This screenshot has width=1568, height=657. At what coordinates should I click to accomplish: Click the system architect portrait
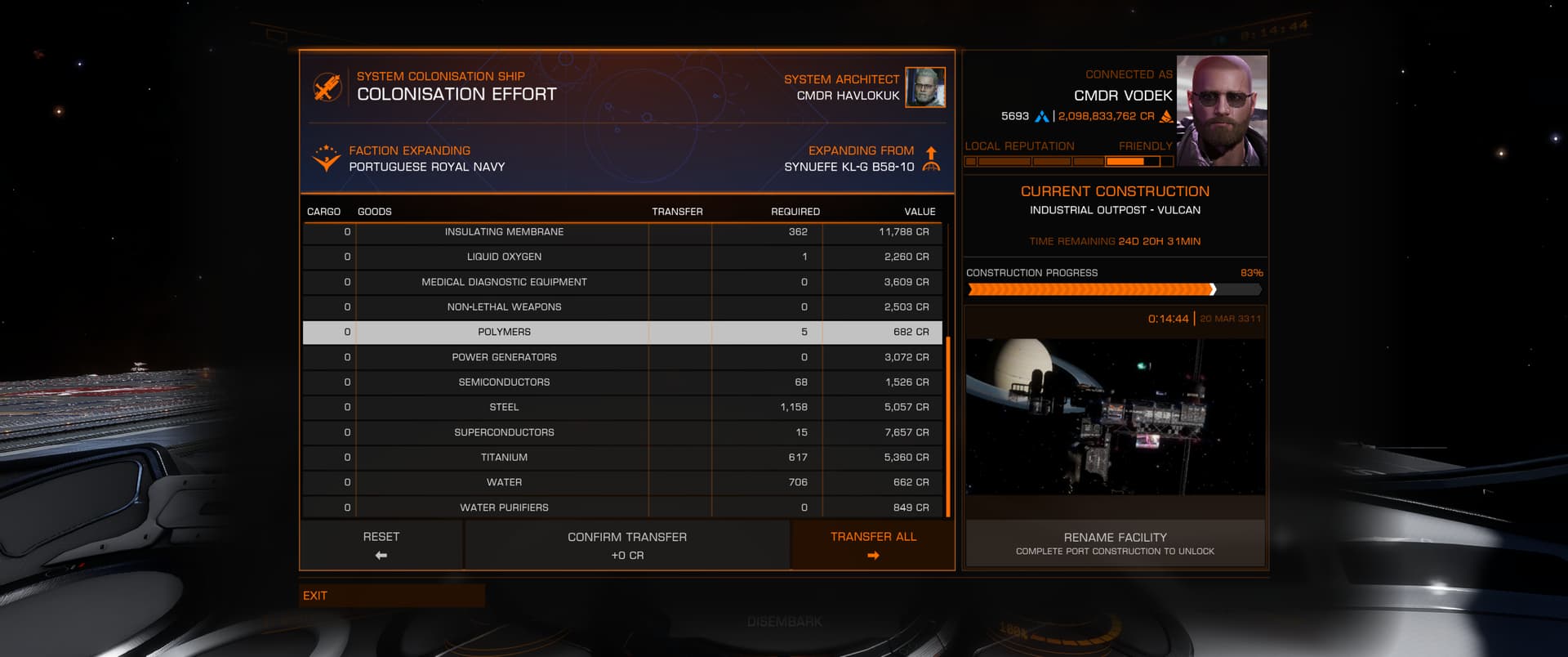[x=925, y=87]
